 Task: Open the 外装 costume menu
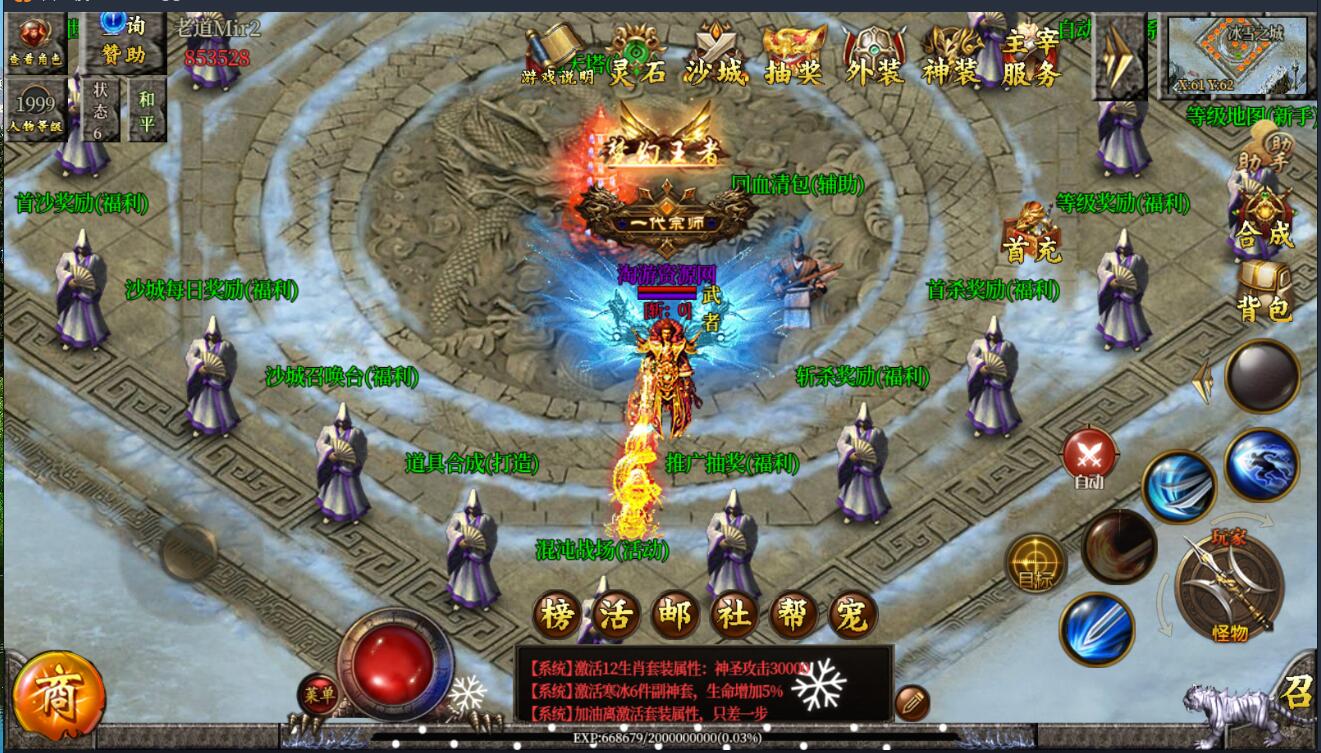coord(874,55)
